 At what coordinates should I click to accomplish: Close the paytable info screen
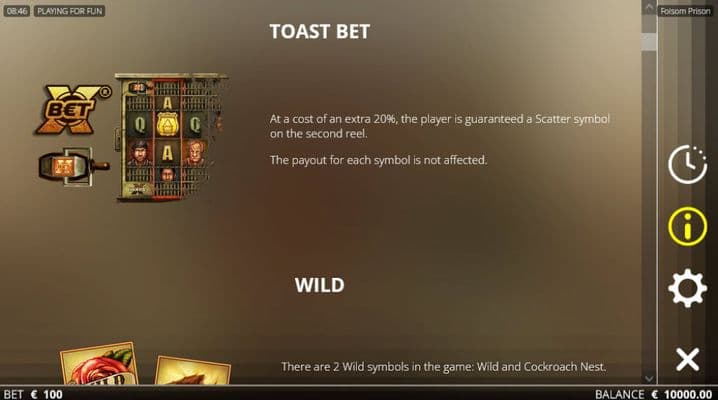[687, 359]
